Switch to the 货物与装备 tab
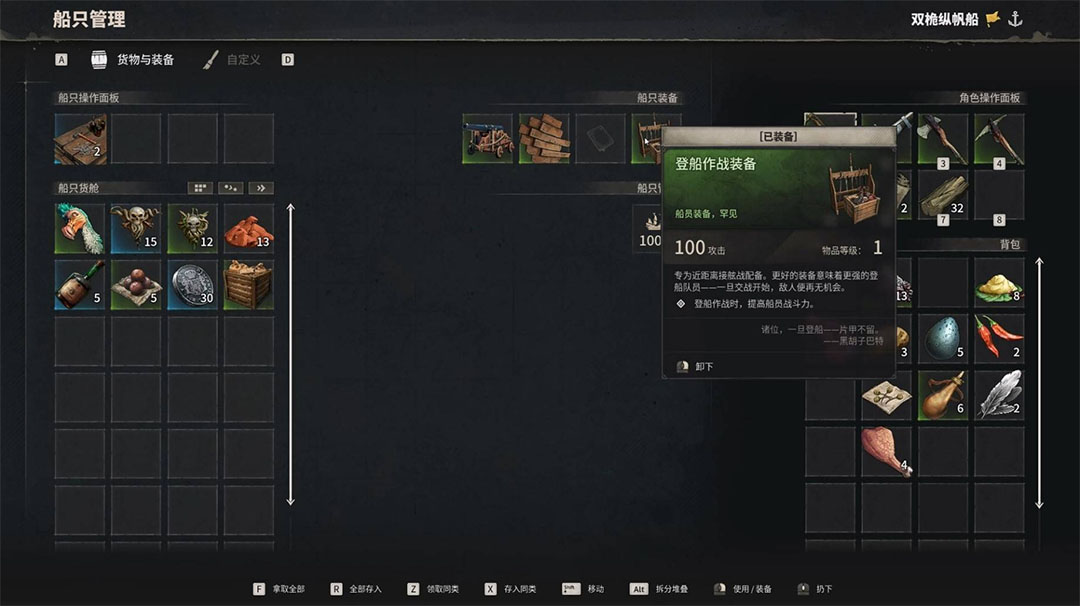1080x606 pixels. (134, 60)
